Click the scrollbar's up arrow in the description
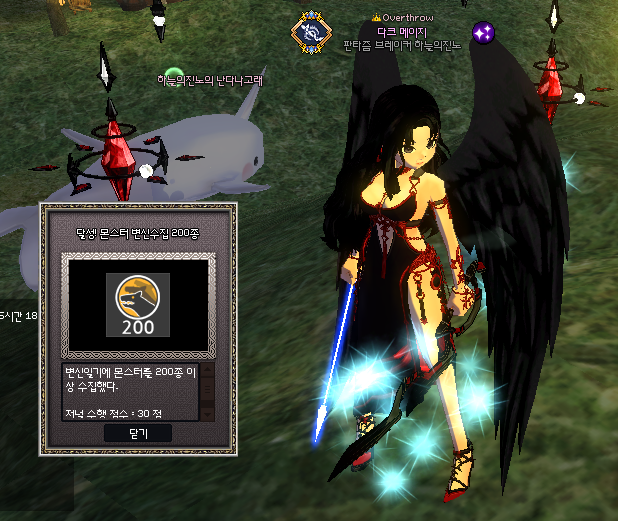Viewport: 618px width, 521px height. [208, 369]
